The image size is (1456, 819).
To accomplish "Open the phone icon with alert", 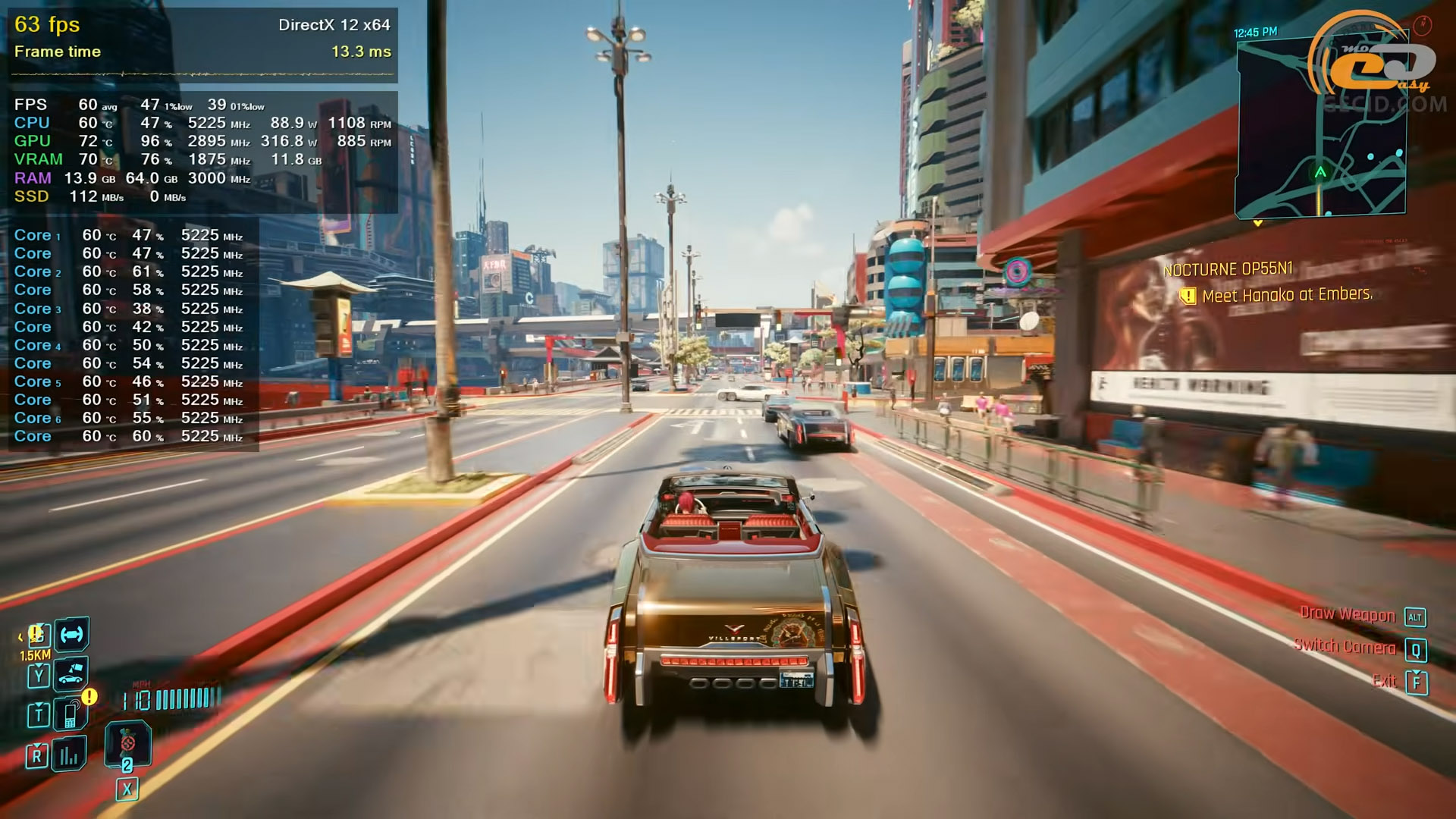I will (71, 714).
